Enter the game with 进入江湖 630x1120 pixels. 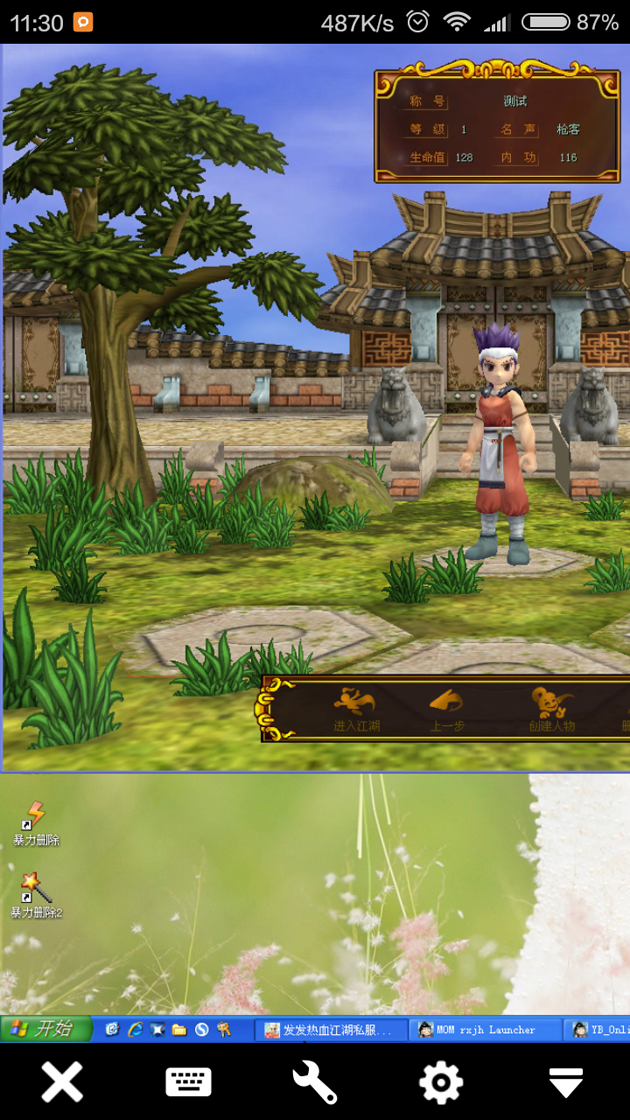[356, 709]
